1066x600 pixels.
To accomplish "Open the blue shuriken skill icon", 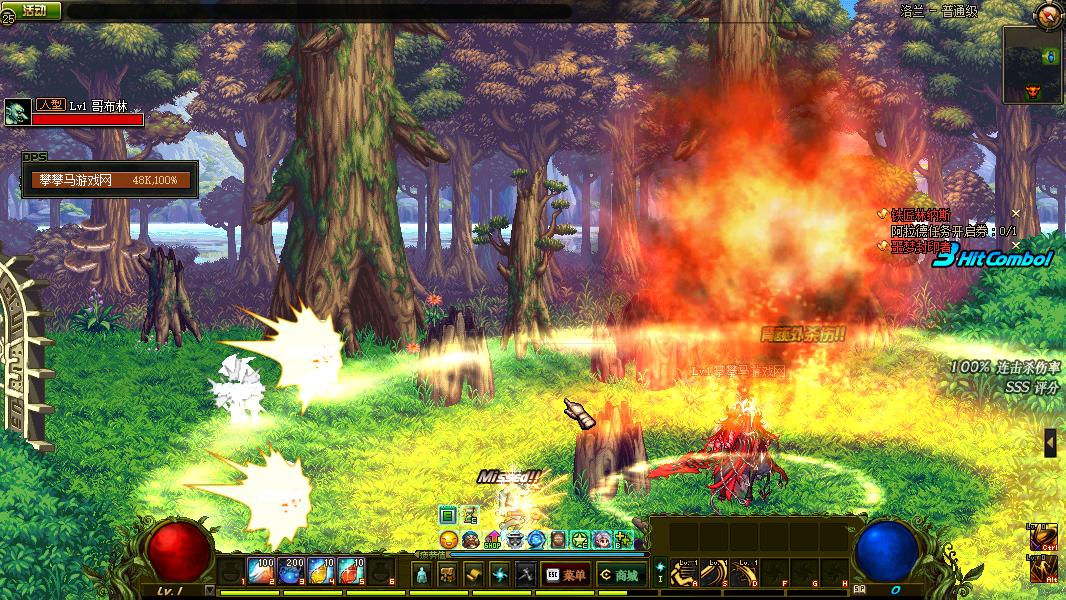I will click(x=500, y=574).
